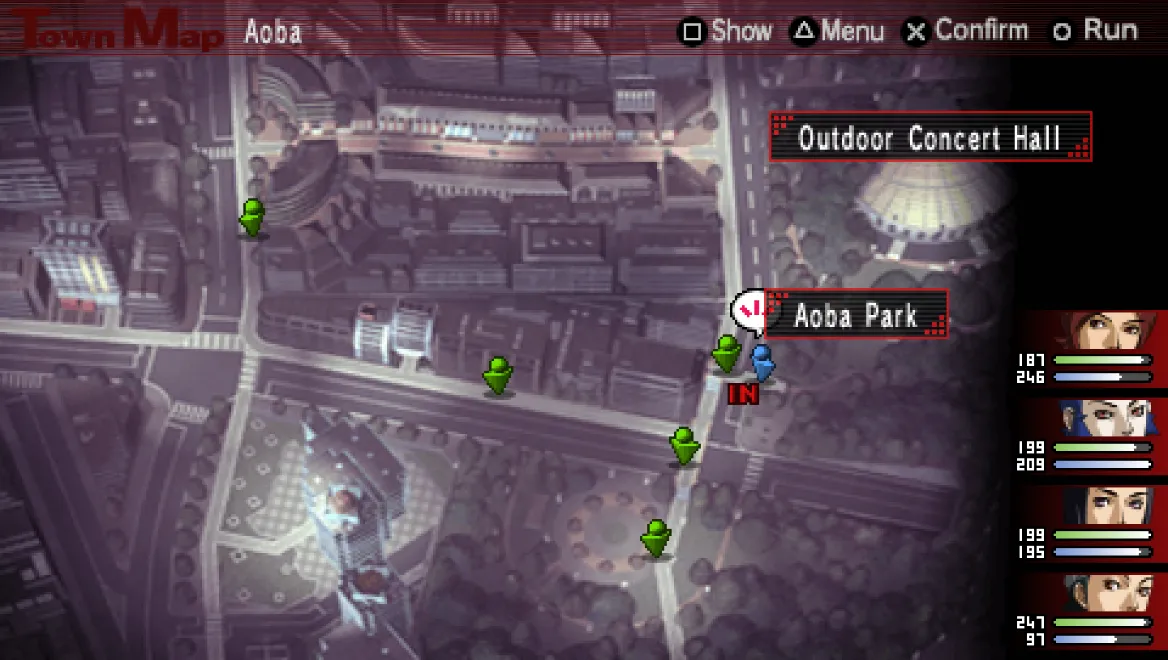The image size is (1168, 660).
Task: Select the Outdoor Concert Hall location label
Action: tap(929, 137)
